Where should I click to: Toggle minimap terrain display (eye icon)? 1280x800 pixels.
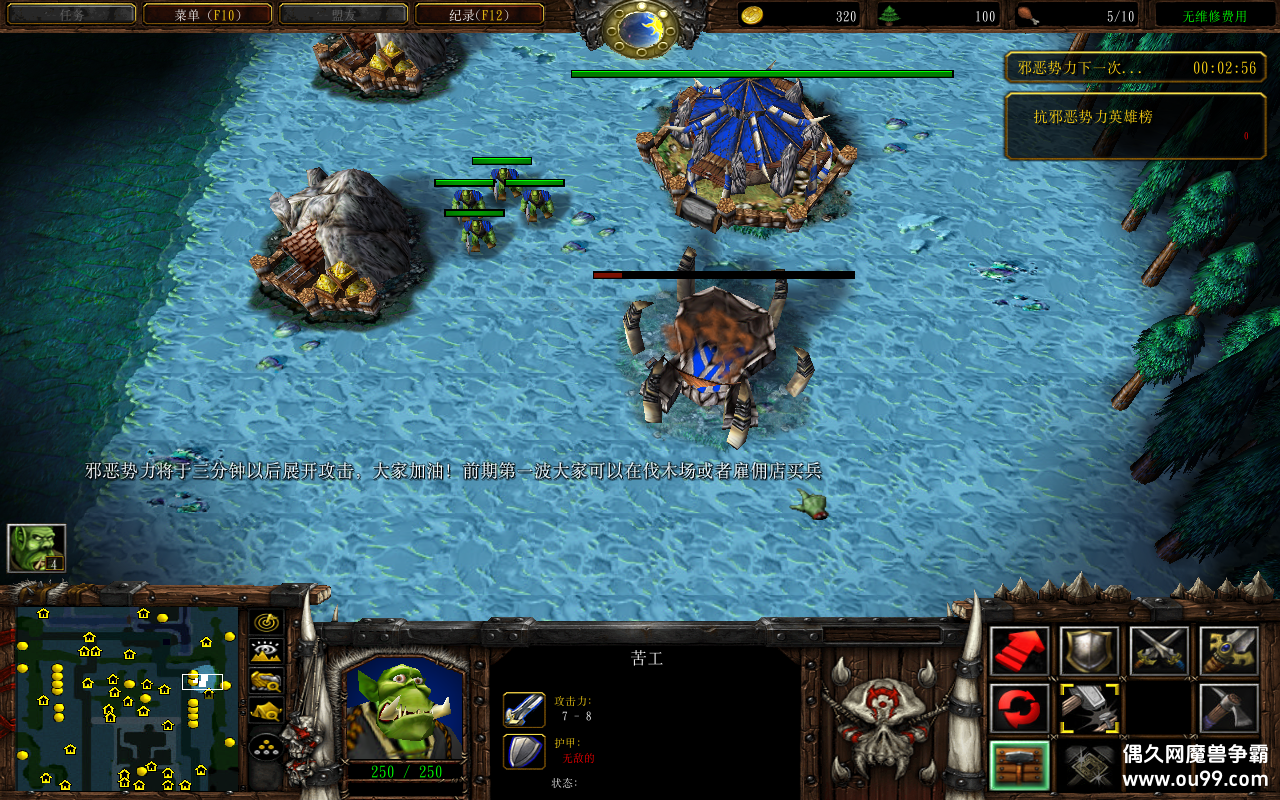(x=265, y=651)
